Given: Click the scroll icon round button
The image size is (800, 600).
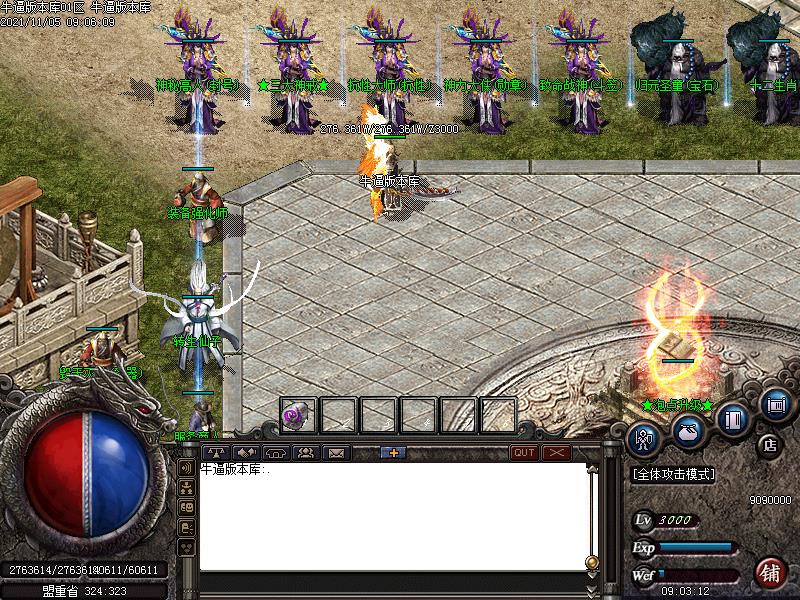Looking at the screenshot, I should pyautogui.click(x=775, y=404).
